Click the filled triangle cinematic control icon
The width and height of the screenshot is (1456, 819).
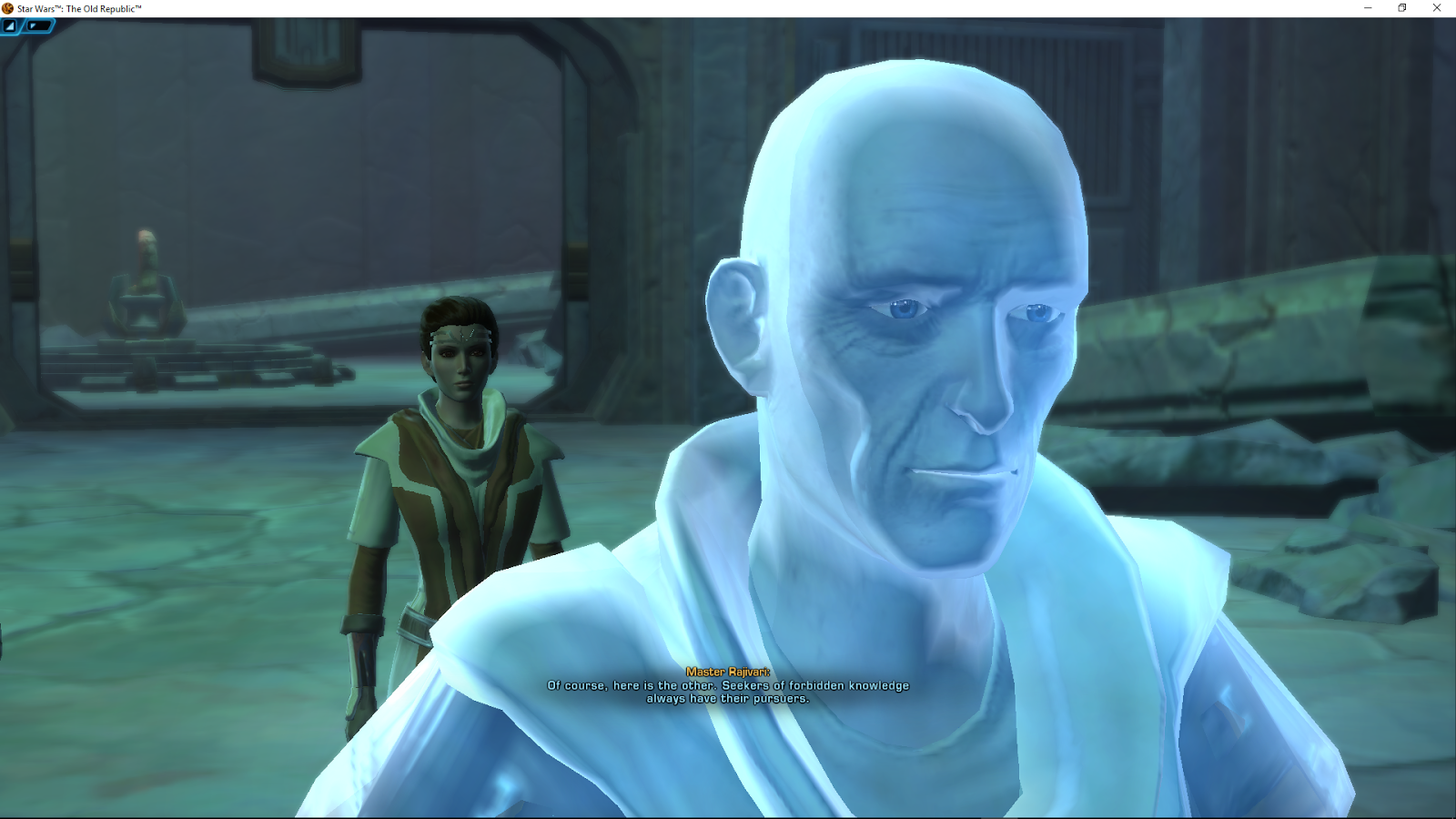(10, 25)
